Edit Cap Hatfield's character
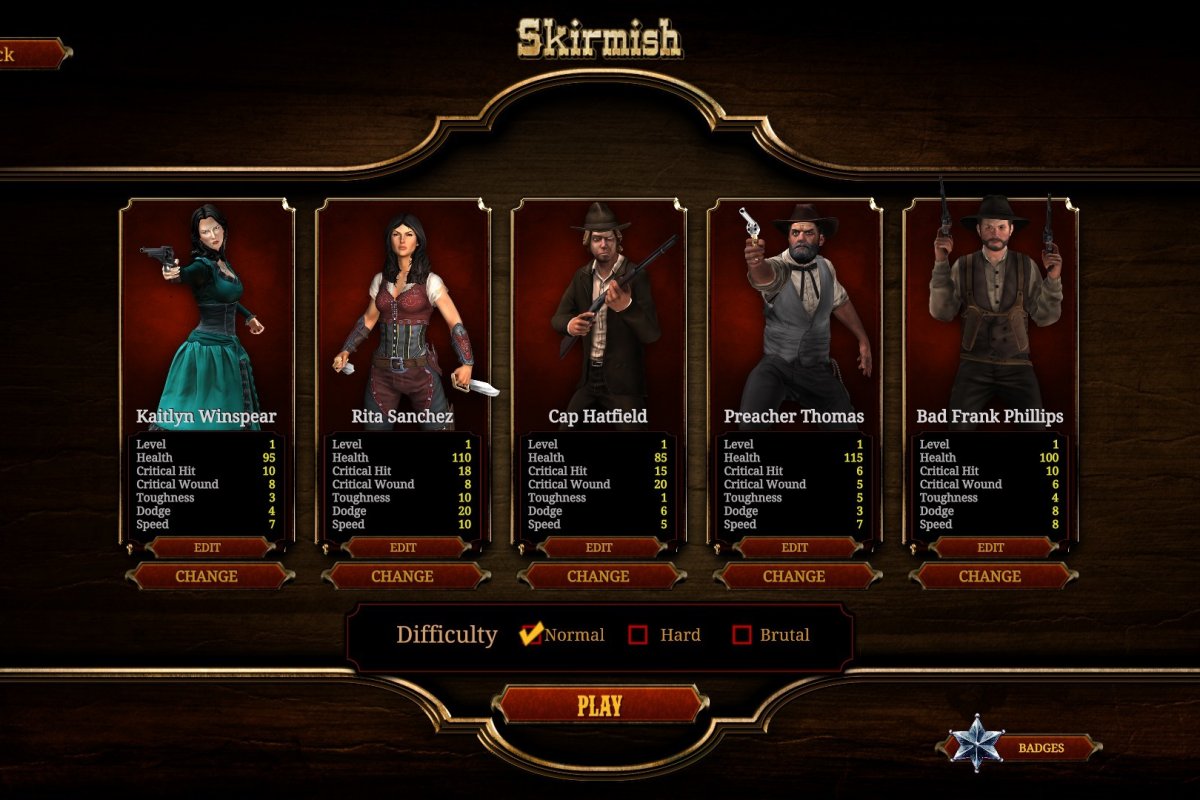The height and width of the screenshot is (800, 1200). 599,547
